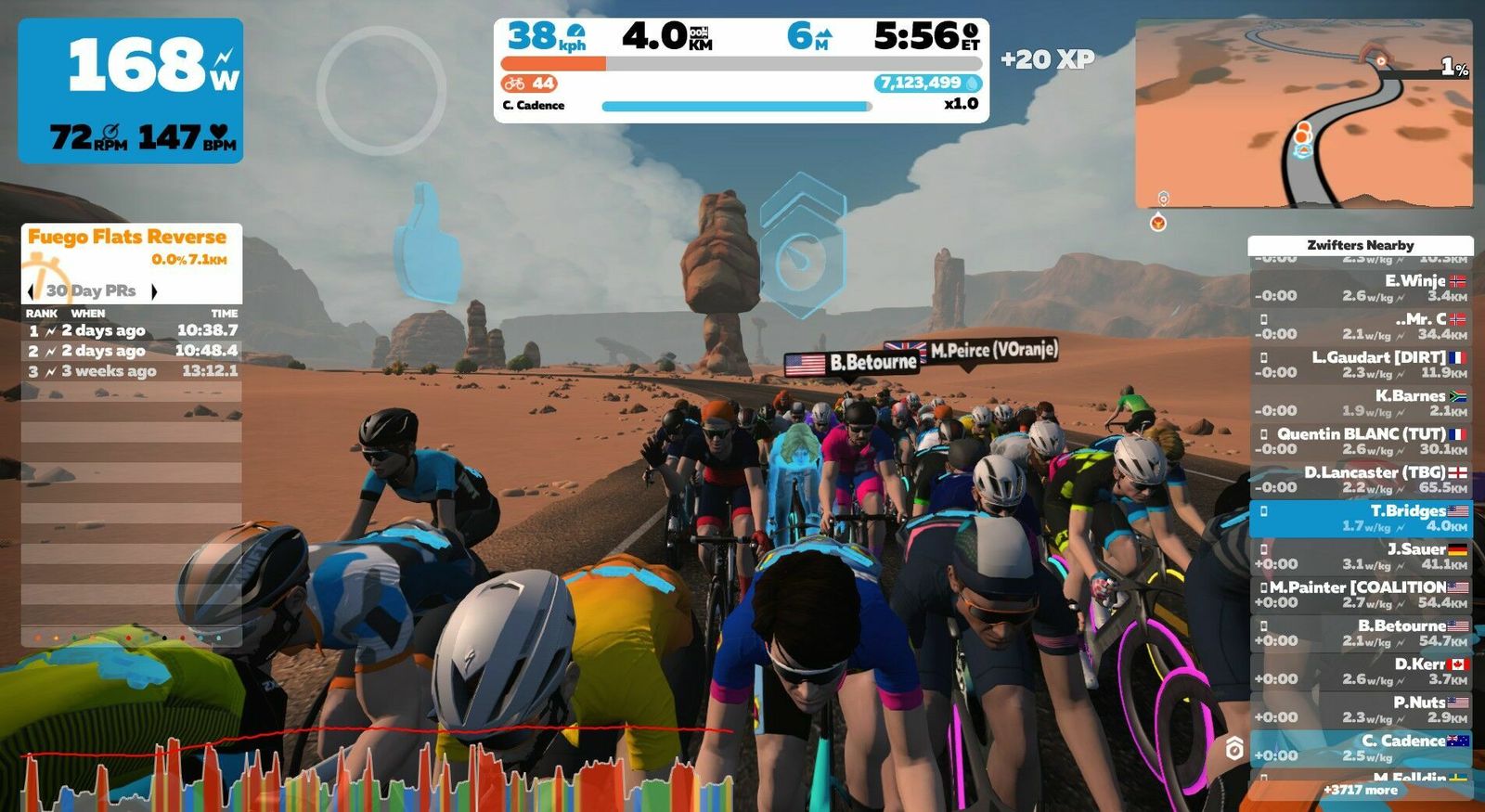The height and width of the screenshot is (812, 1485).
Task: Choose J.Sauer in Zwifters Nearby
Action: point(1360,556)
